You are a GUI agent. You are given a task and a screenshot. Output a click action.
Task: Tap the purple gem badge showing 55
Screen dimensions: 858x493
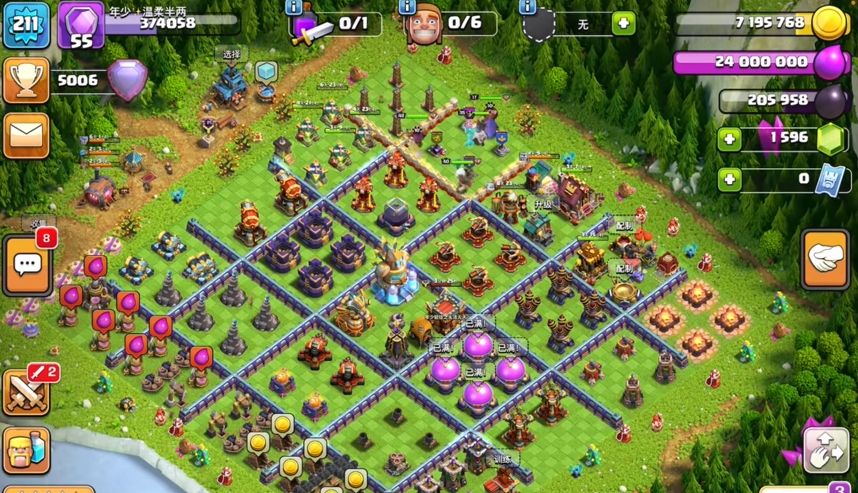tap(81, 26)
